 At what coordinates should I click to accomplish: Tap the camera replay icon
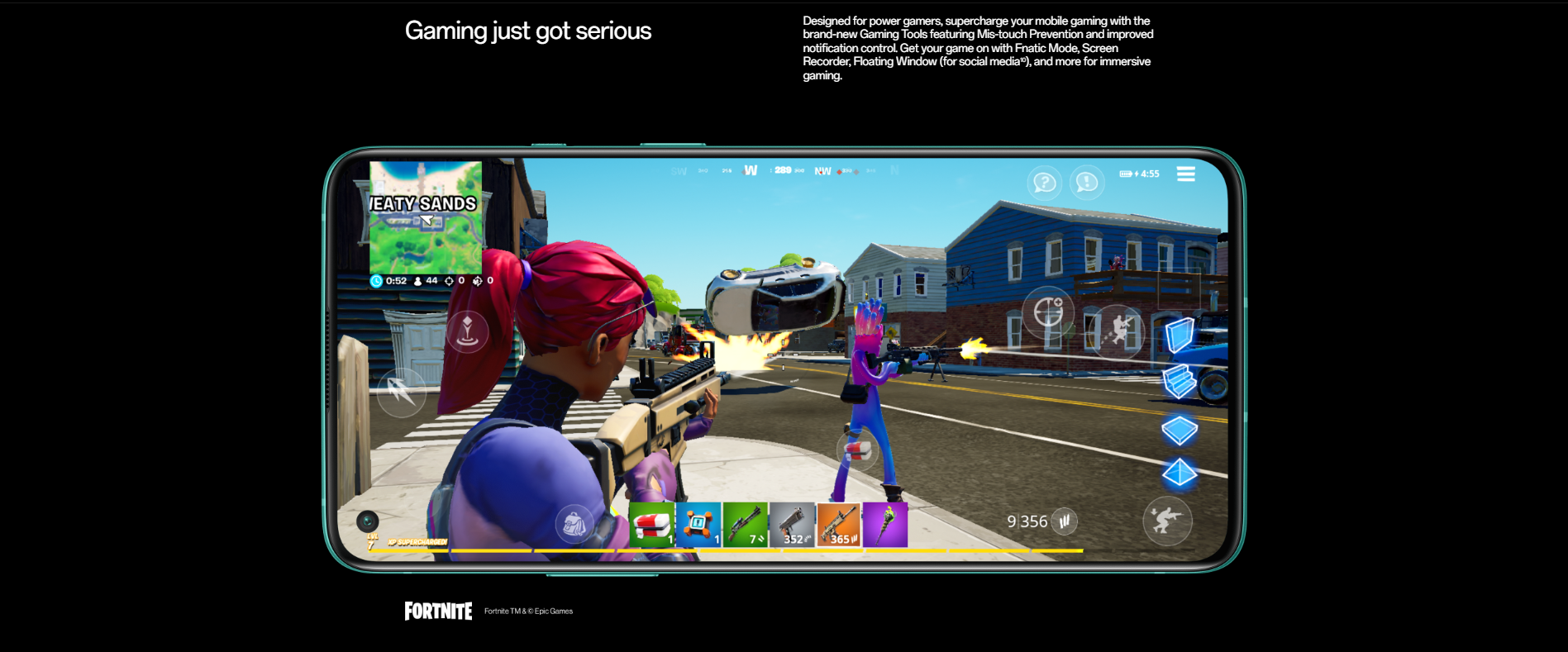[x=368, y=521]
